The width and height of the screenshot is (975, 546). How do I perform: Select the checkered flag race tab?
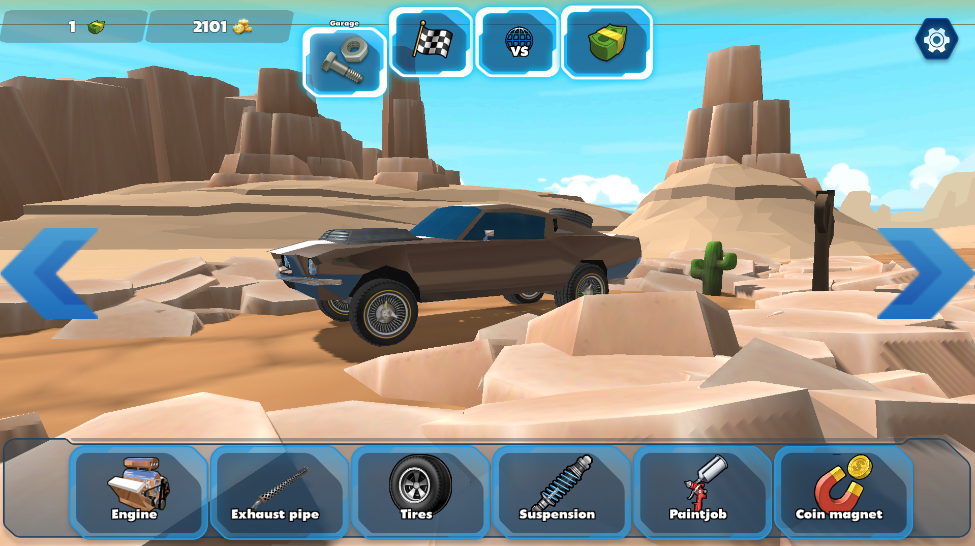point(431,43)
